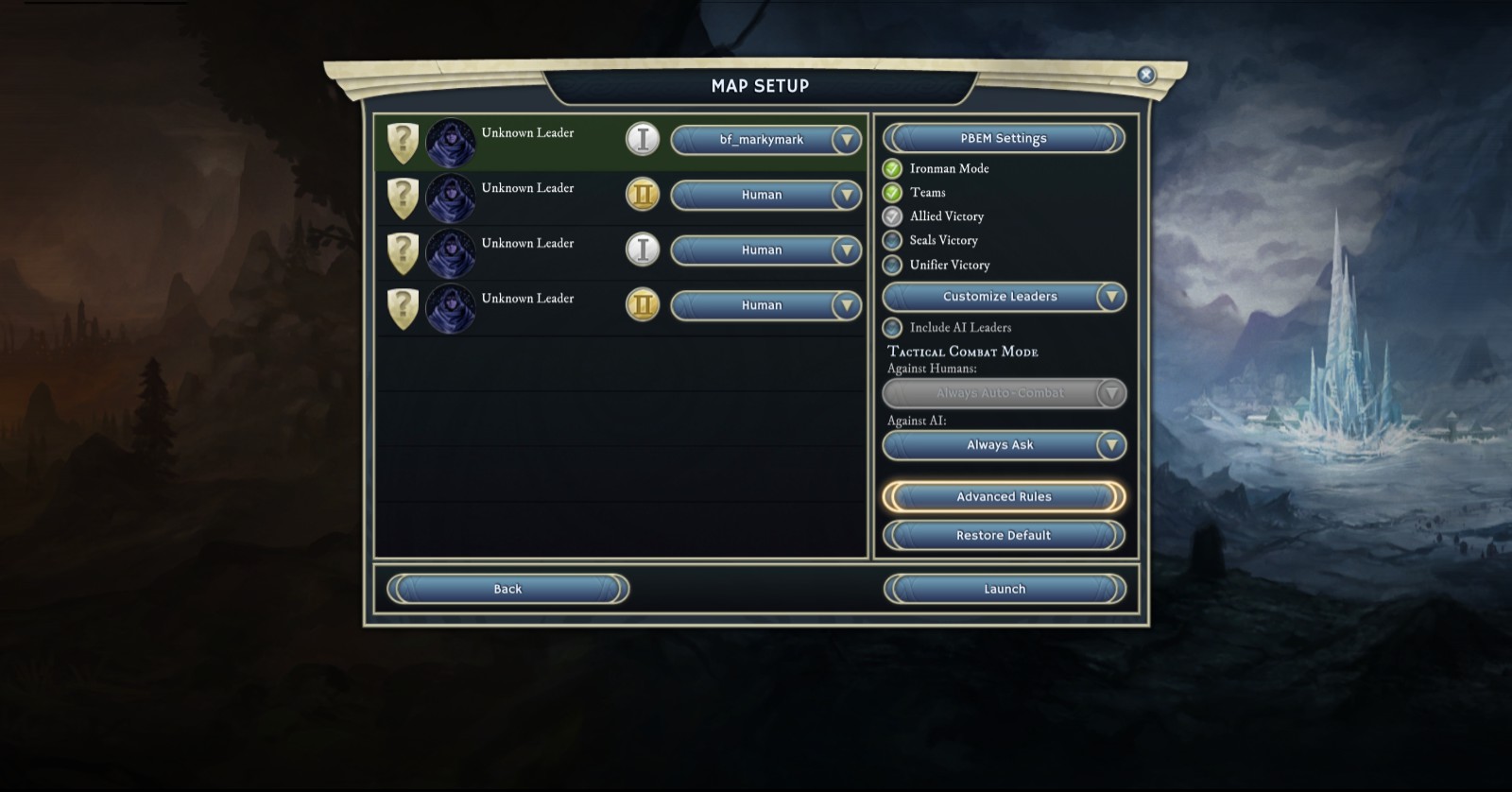This screenshot has width=1512, height=792.
Task: Toggle the Teams checkbox
Action: tap(892, 193)
